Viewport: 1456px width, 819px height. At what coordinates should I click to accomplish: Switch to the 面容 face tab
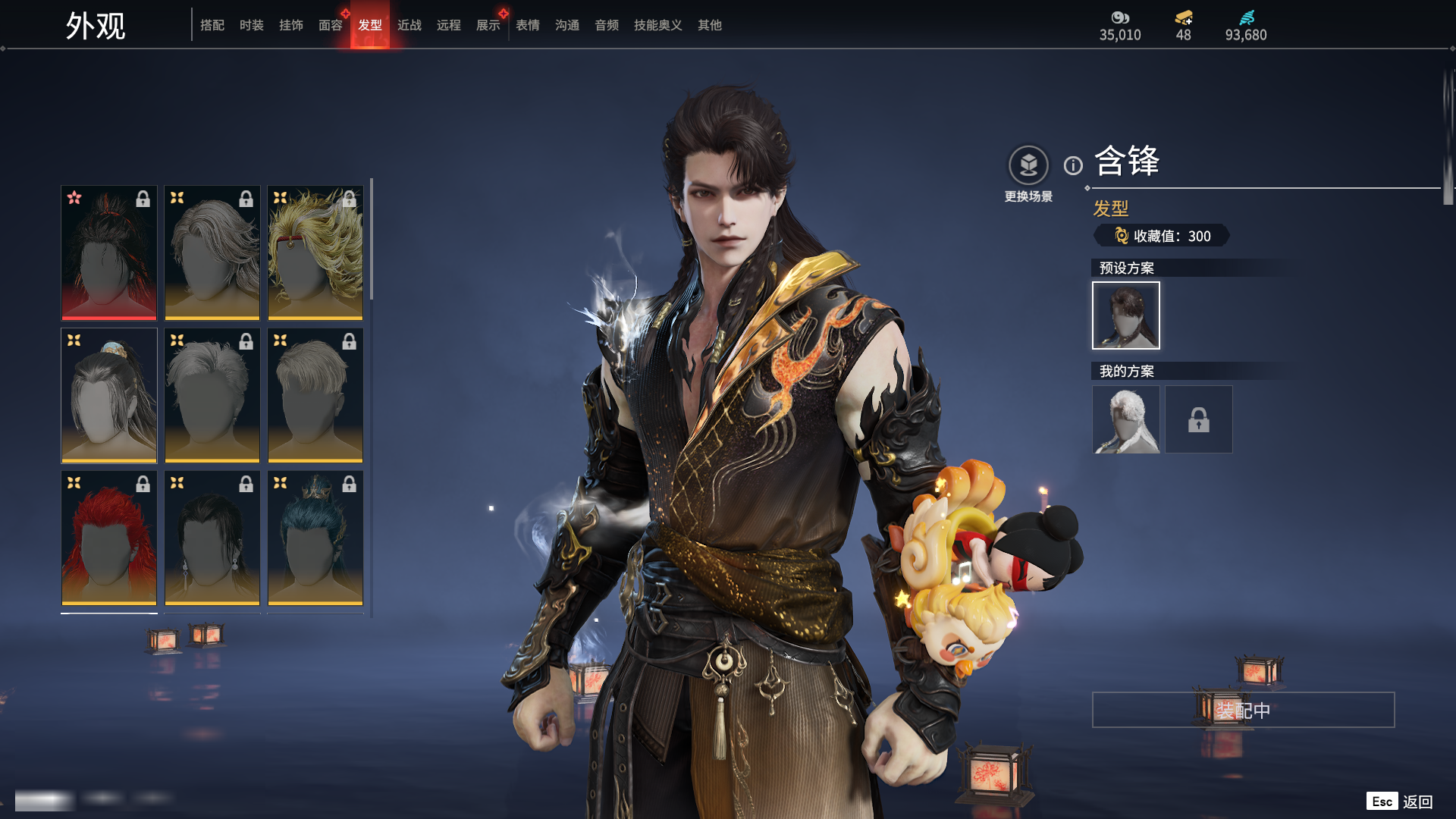331,25
